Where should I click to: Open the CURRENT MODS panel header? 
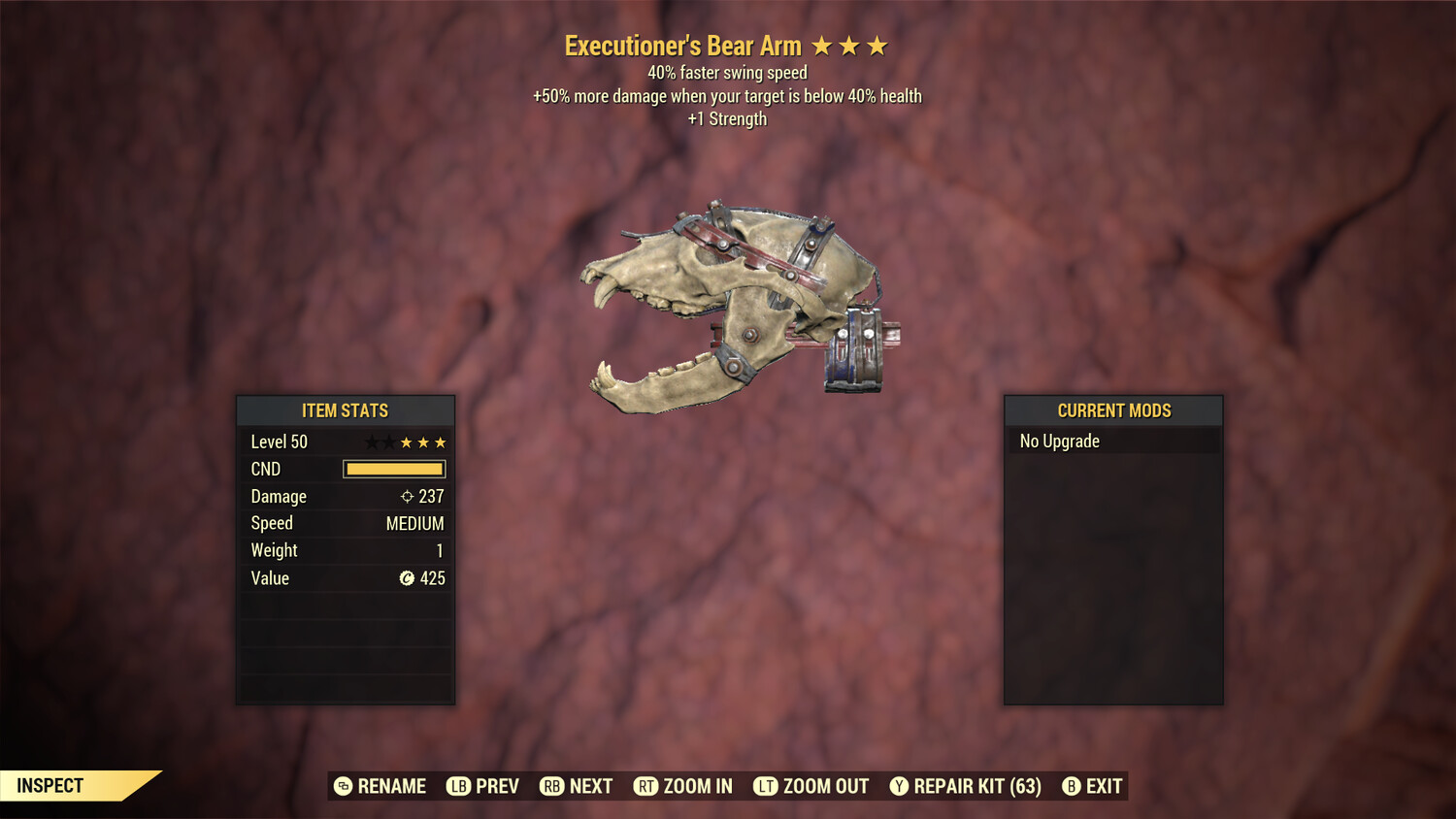[x=1113, y=410]
